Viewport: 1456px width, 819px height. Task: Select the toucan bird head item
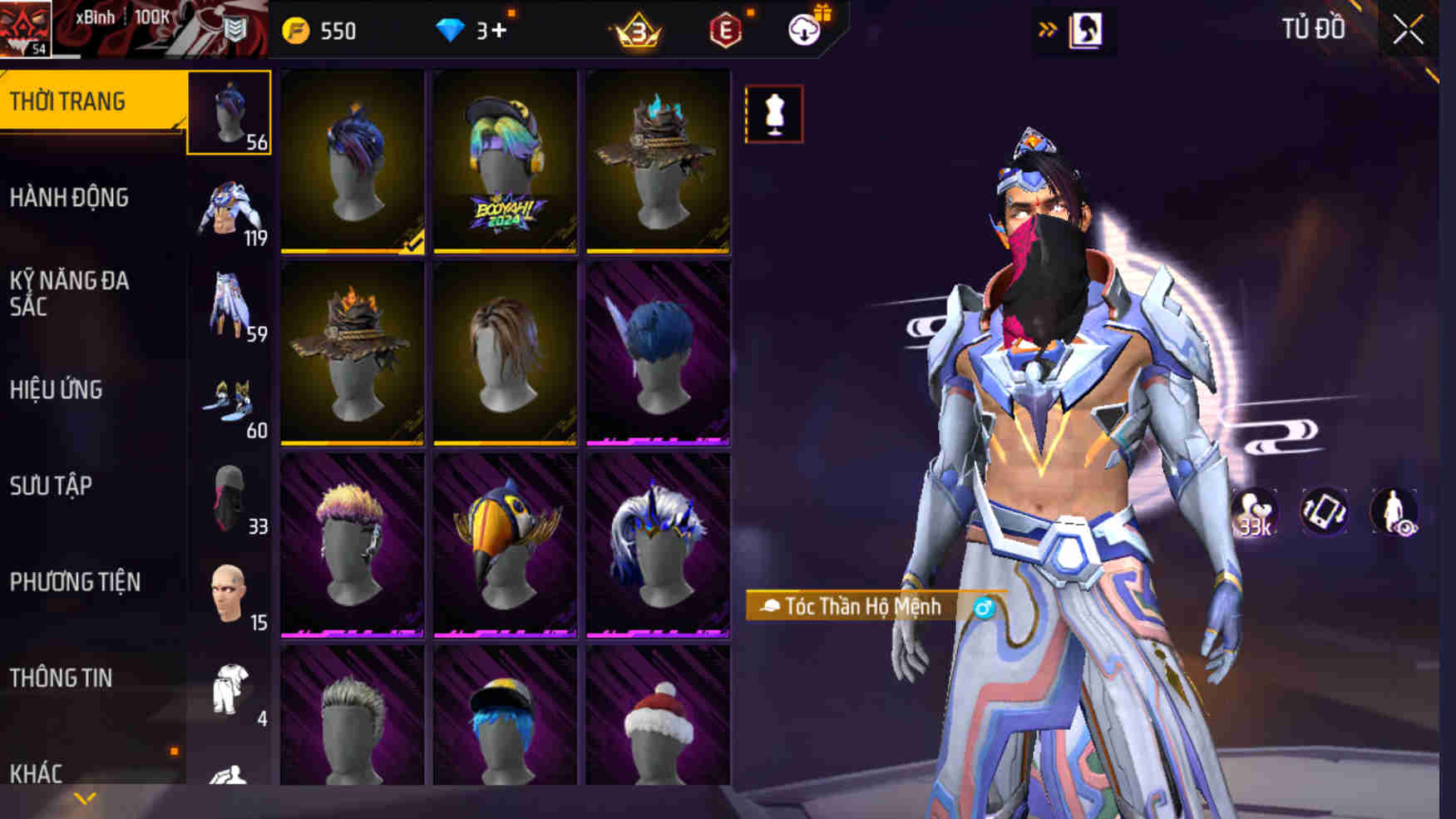(505, 545)
